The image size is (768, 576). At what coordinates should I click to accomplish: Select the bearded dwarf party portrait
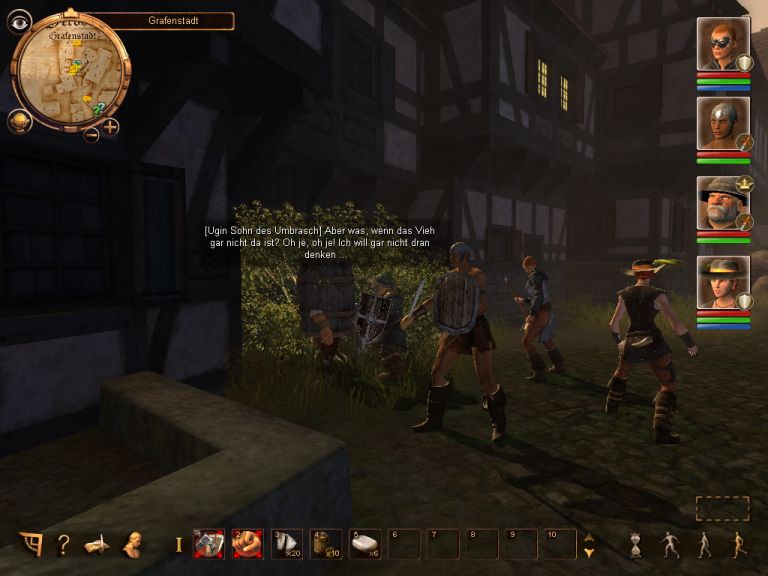click(722, 204)
